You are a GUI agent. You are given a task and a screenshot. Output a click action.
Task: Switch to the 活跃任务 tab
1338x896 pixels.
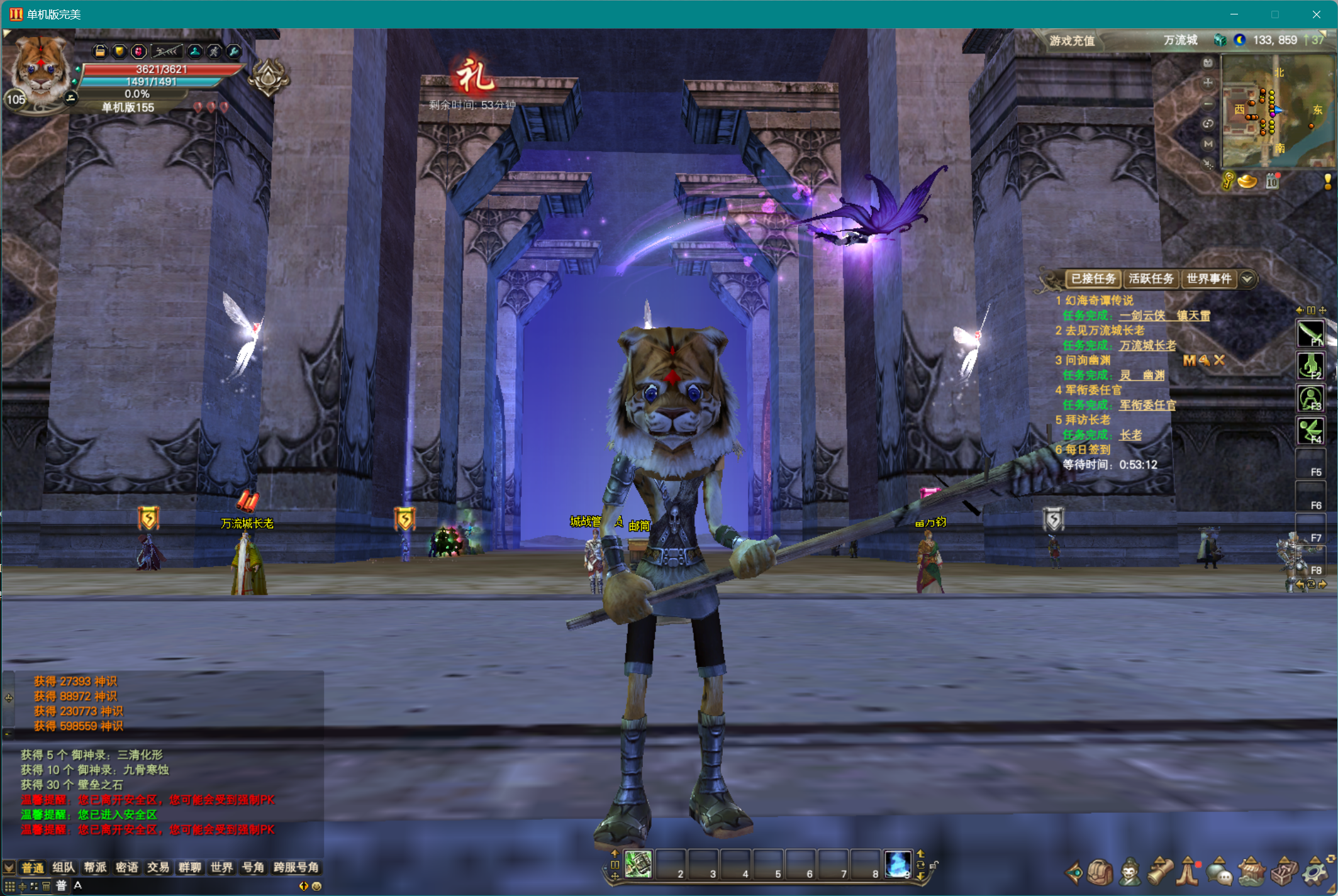click(x=1151, y=279)
